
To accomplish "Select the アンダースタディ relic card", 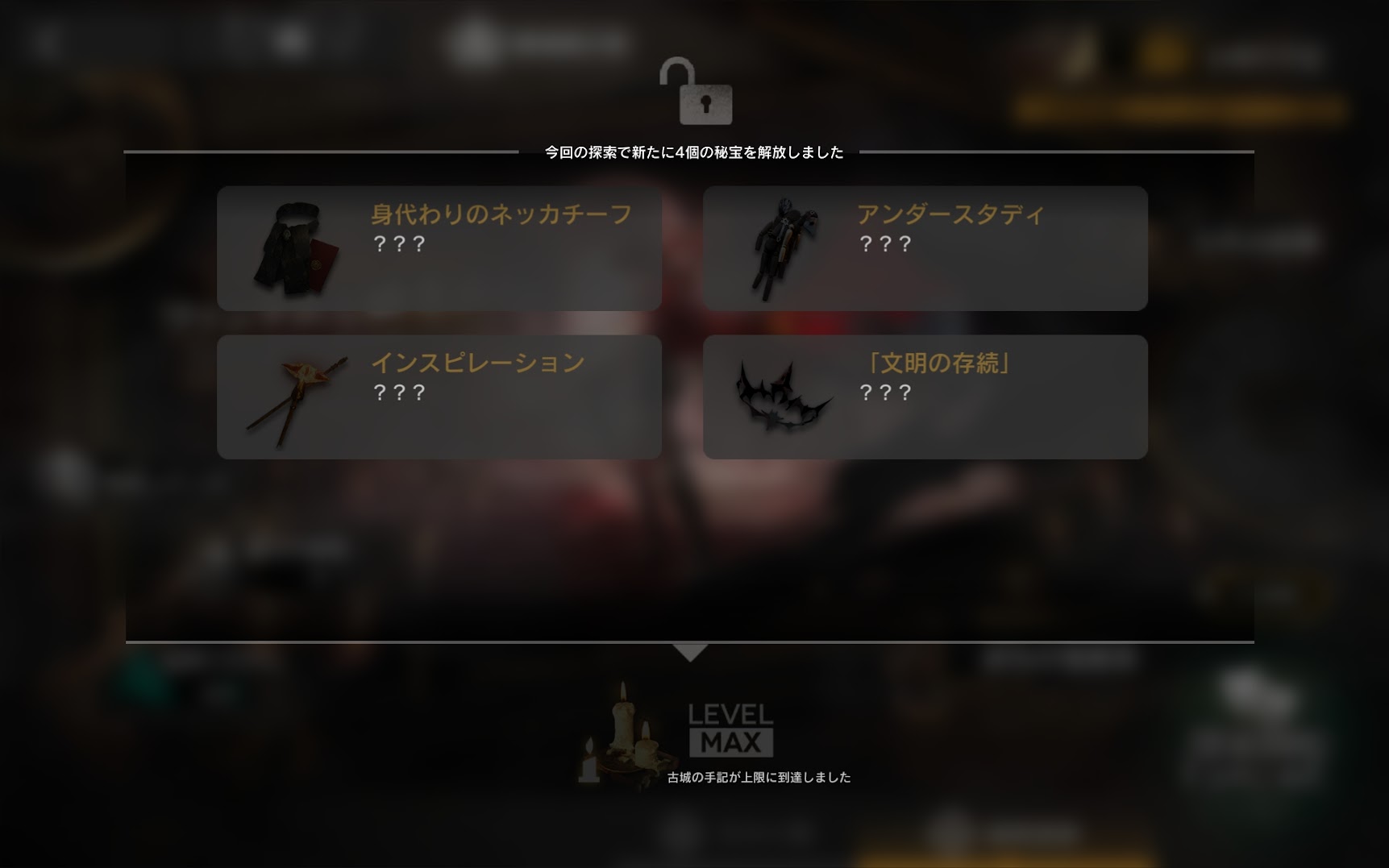I will pyautogui.click(x=925, y=248).
